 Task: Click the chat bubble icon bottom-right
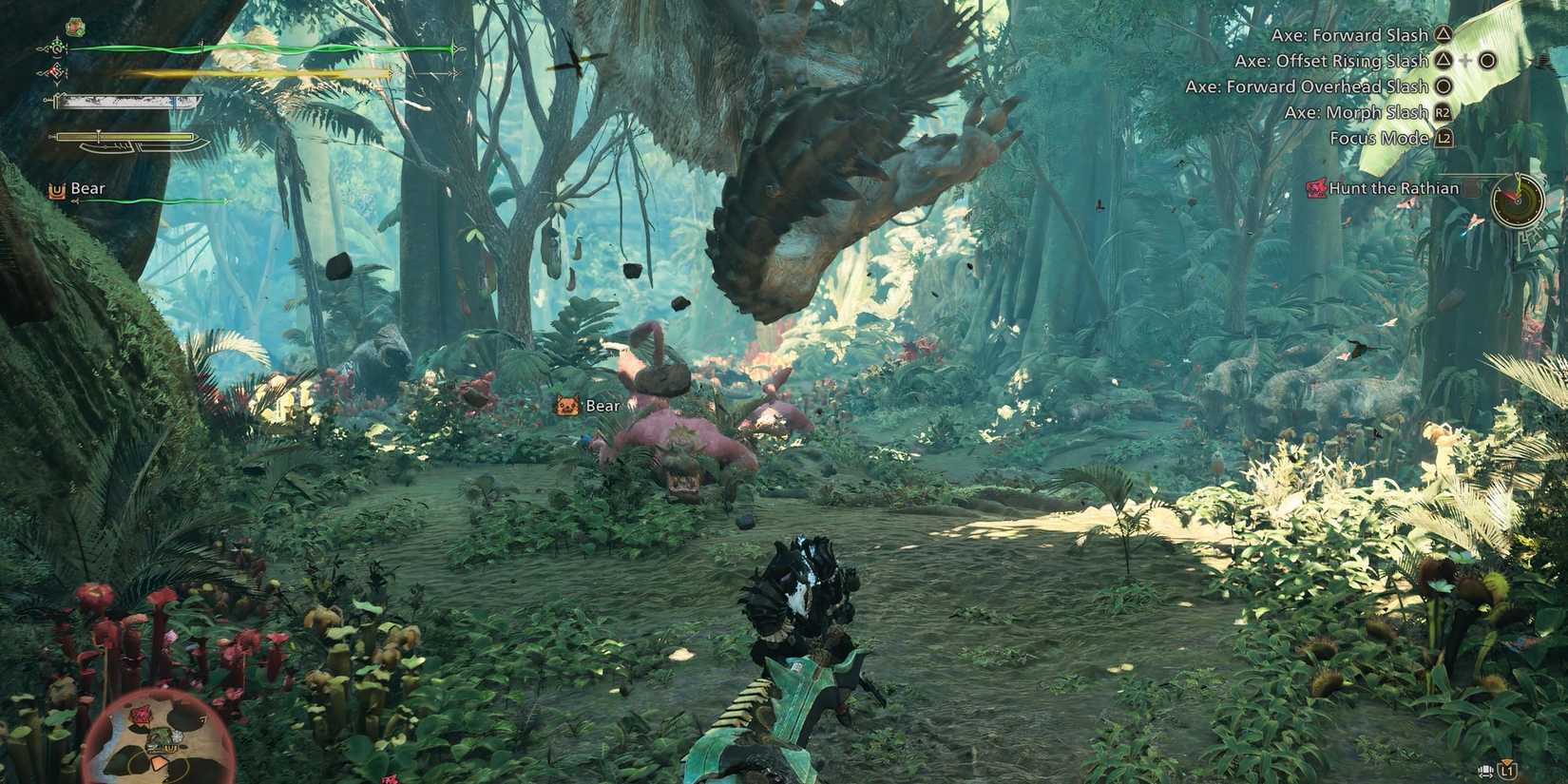tap(1485, 772)
